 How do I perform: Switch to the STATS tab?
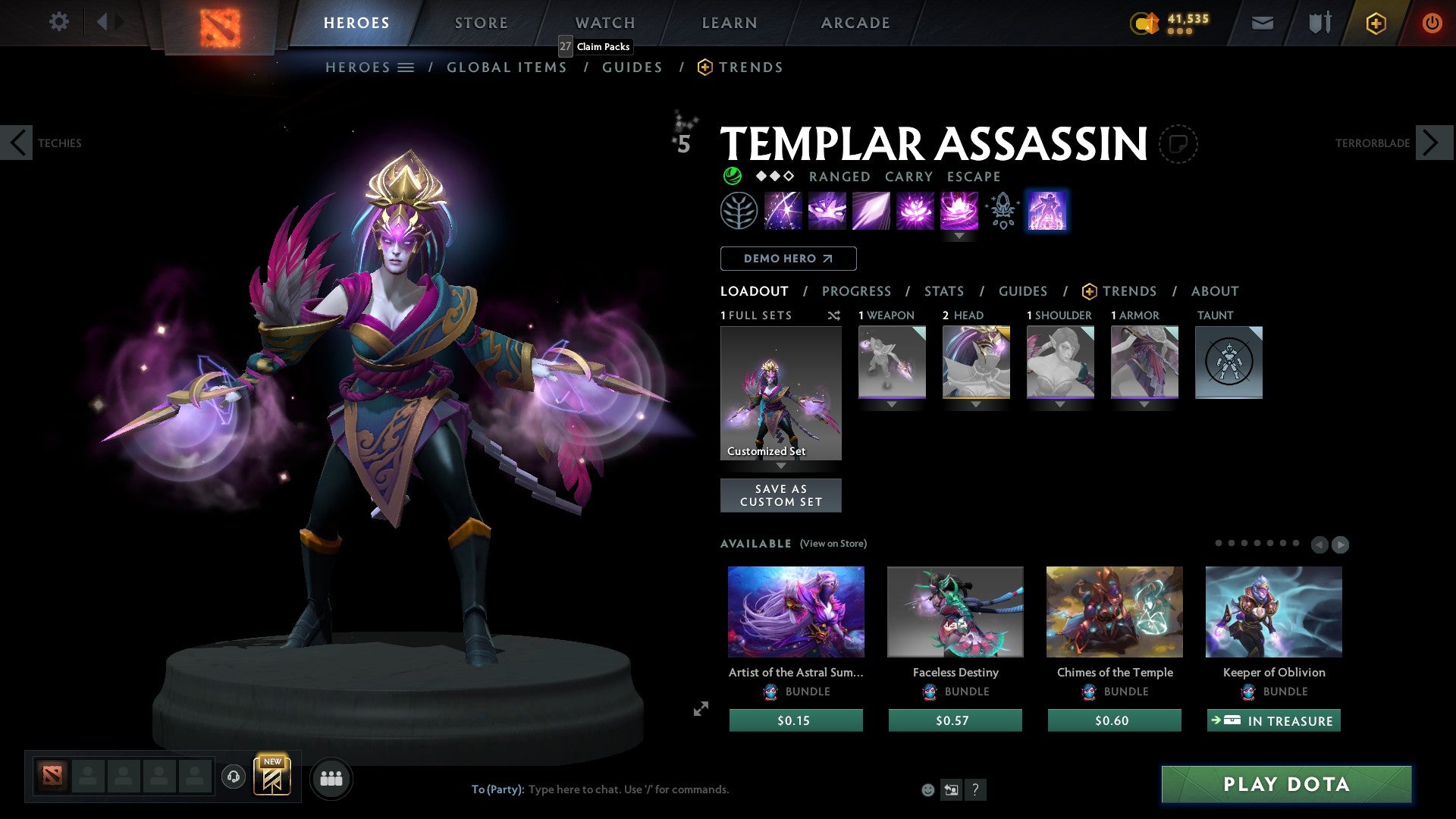tap(943, 291)
